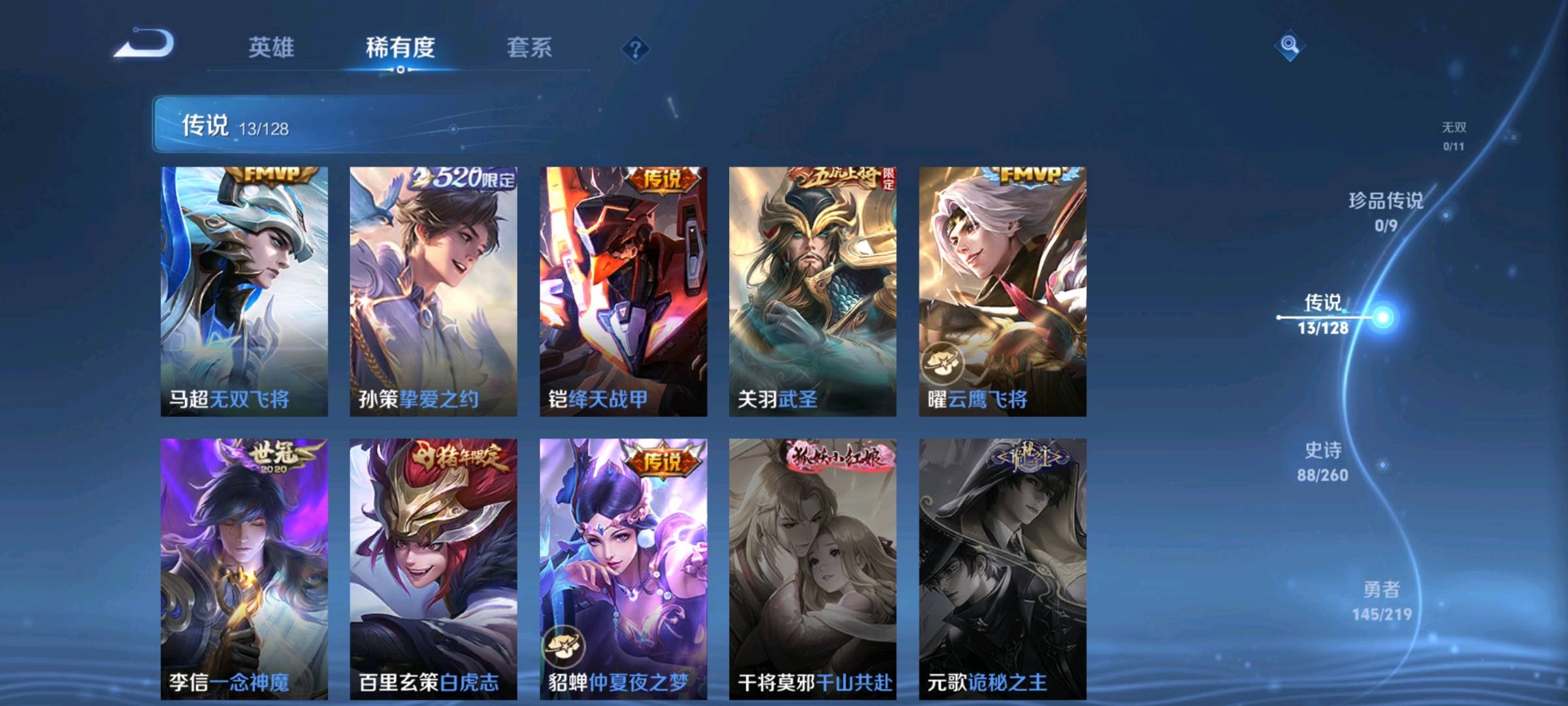Select the 干将莫邪 千山共赴 skin card
Screen dimensions: 1568x706
click(x=813, y=569)
